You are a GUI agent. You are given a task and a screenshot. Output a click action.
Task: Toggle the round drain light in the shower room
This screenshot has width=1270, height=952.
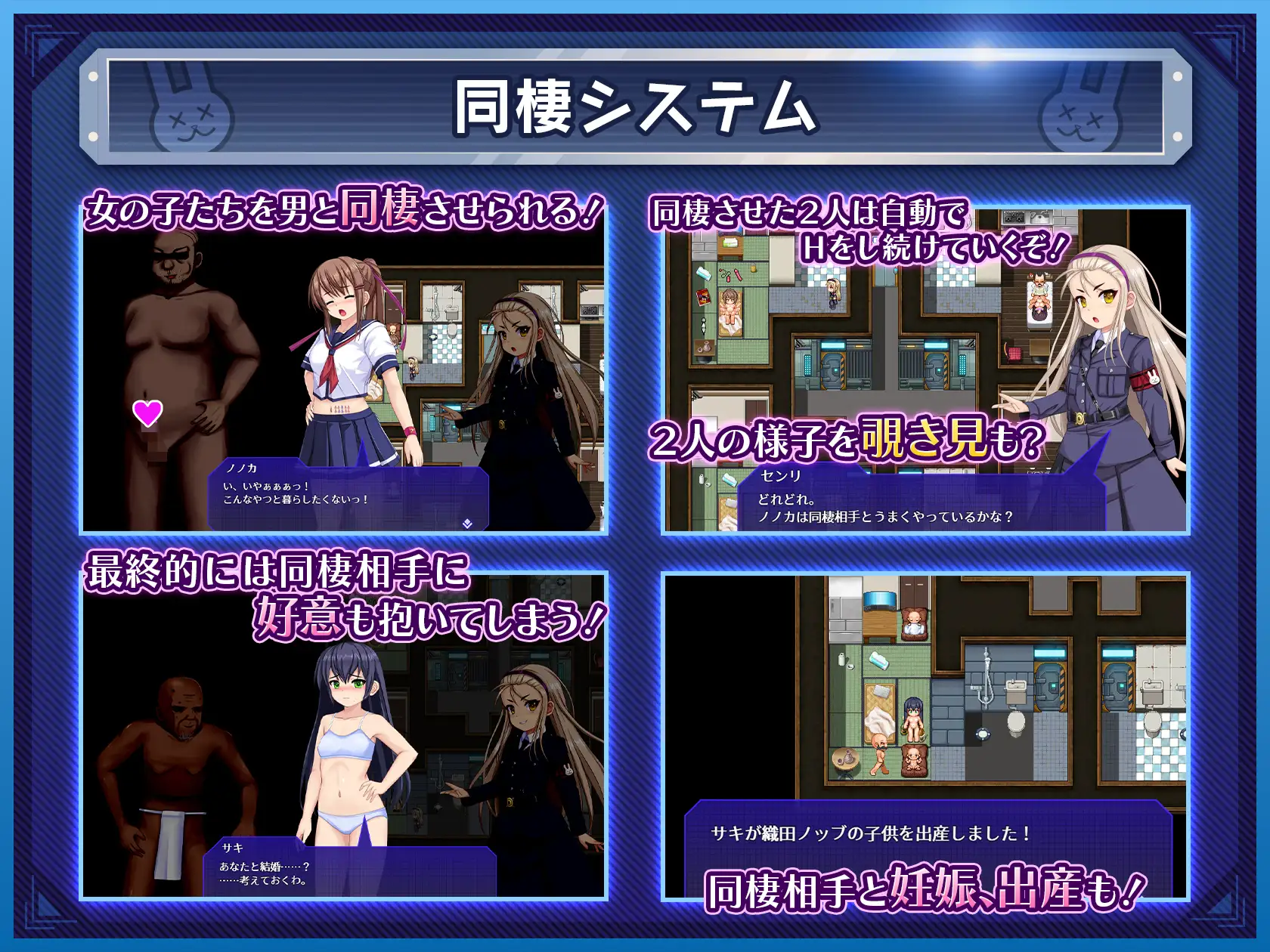(983, 733)
